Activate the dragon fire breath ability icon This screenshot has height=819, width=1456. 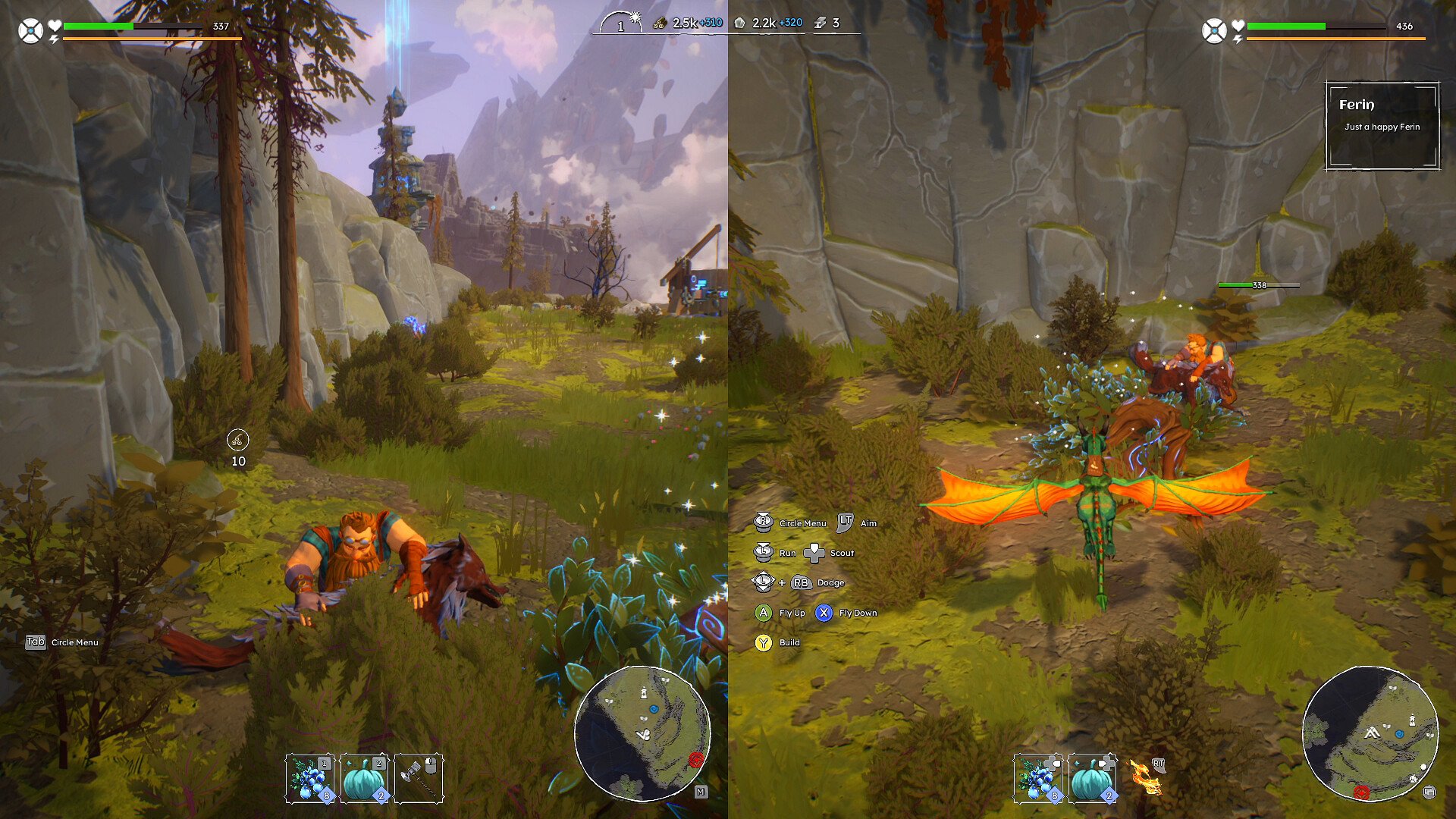pyautogui.click(x=1145, y=778)
